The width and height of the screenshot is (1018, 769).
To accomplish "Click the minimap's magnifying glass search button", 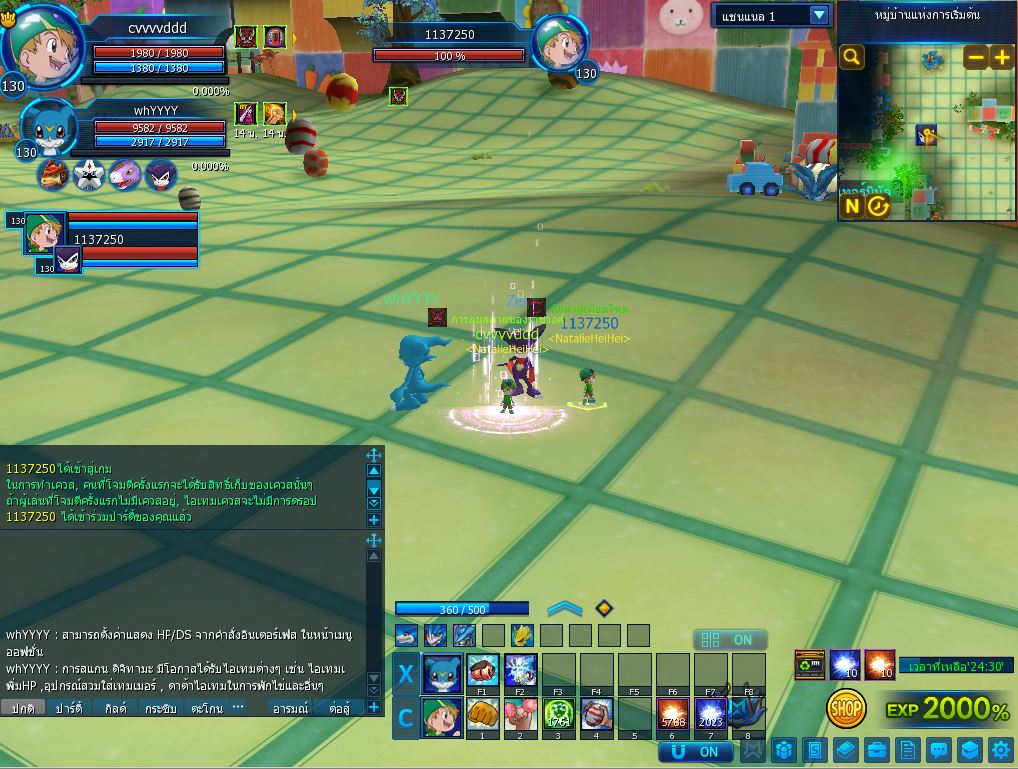I will tap(851, 57).
